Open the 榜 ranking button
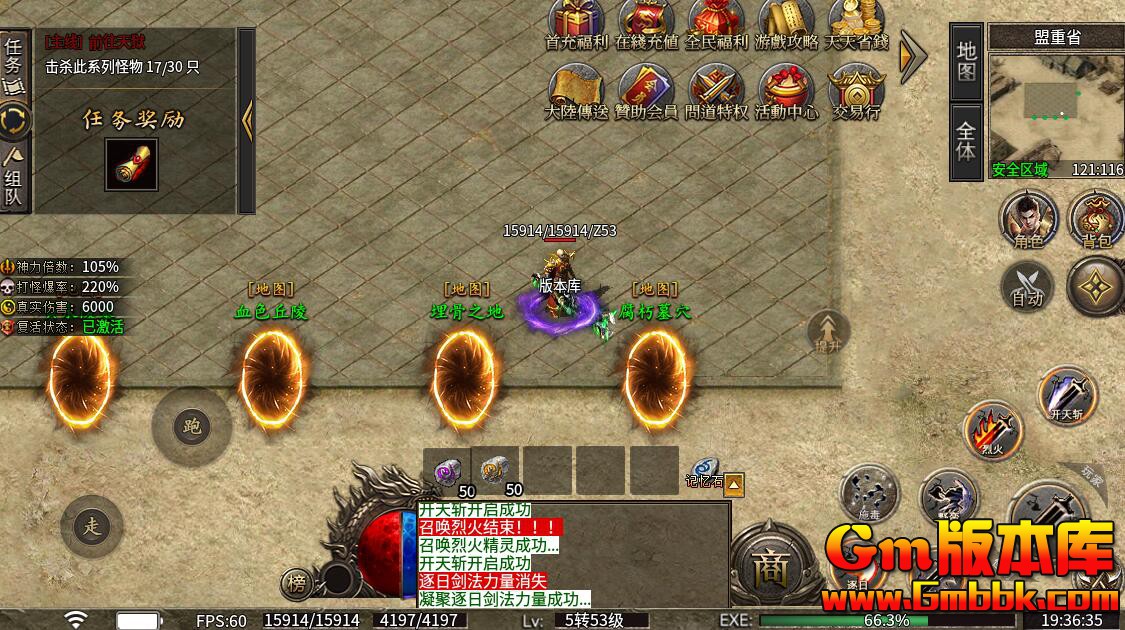The width and height of the screenshot is (1125, 630). click(295, 582)
